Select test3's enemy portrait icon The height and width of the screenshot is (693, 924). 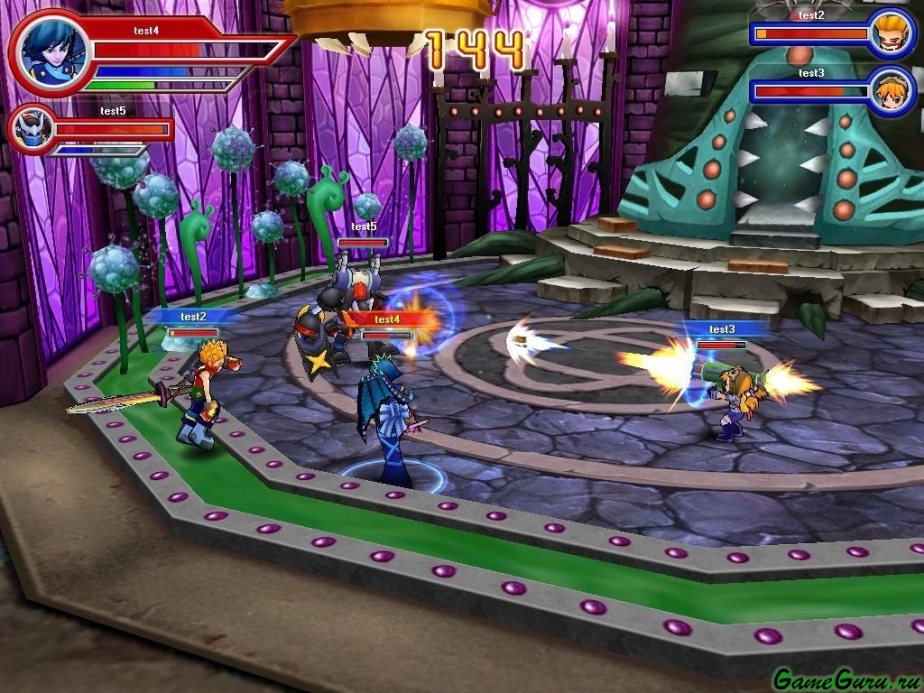click(x=888, y=91)
